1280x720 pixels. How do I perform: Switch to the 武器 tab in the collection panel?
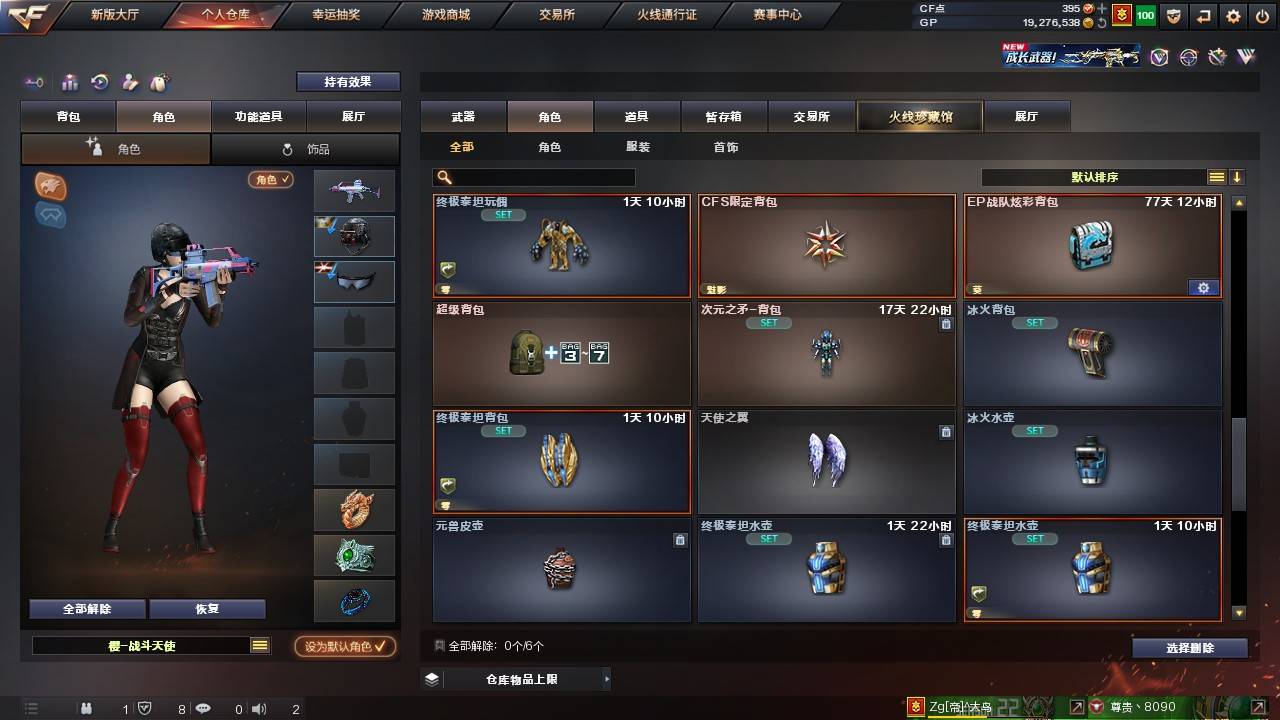pos(463,115)
